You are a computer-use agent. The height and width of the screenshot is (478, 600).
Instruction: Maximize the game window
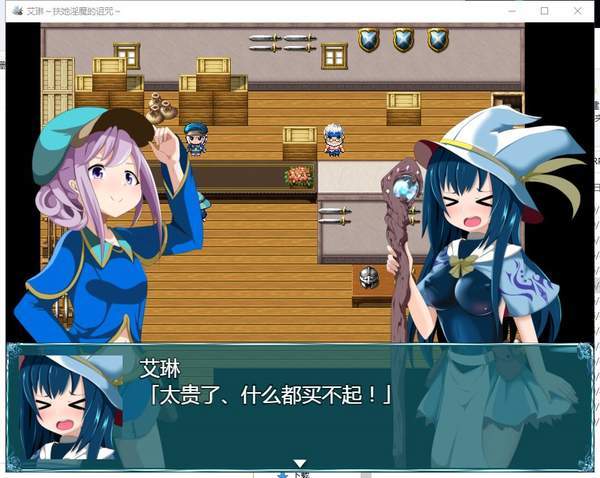[544, 11]
